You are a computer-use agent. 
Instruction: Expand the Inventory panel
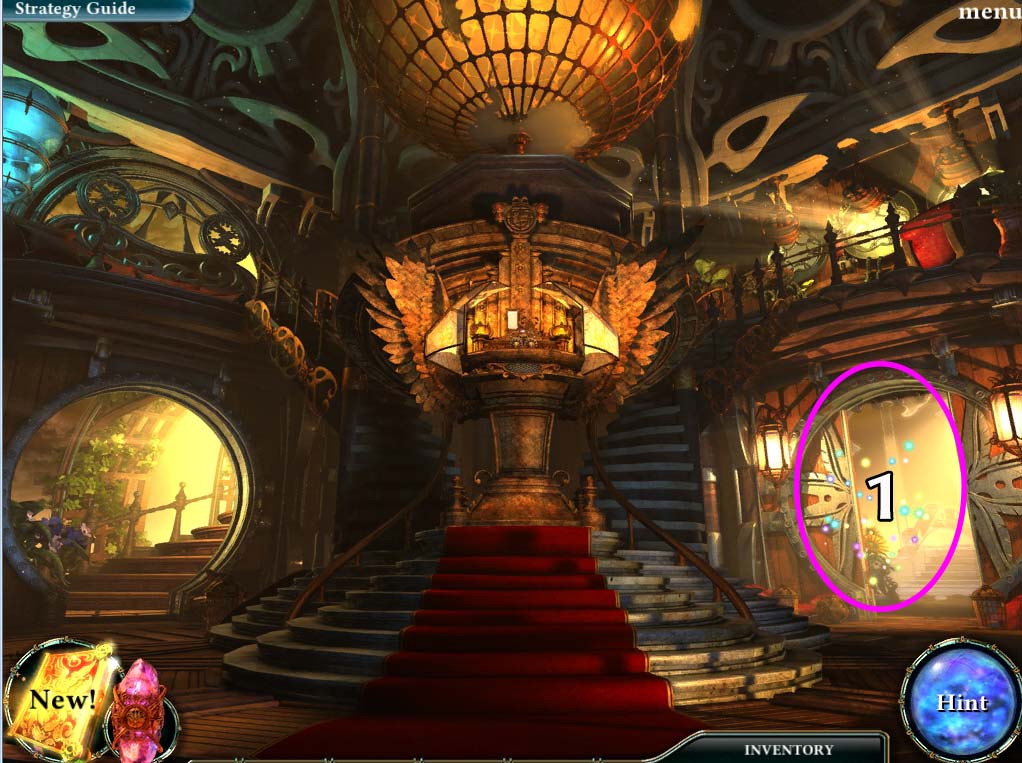[x=788, y=749]
